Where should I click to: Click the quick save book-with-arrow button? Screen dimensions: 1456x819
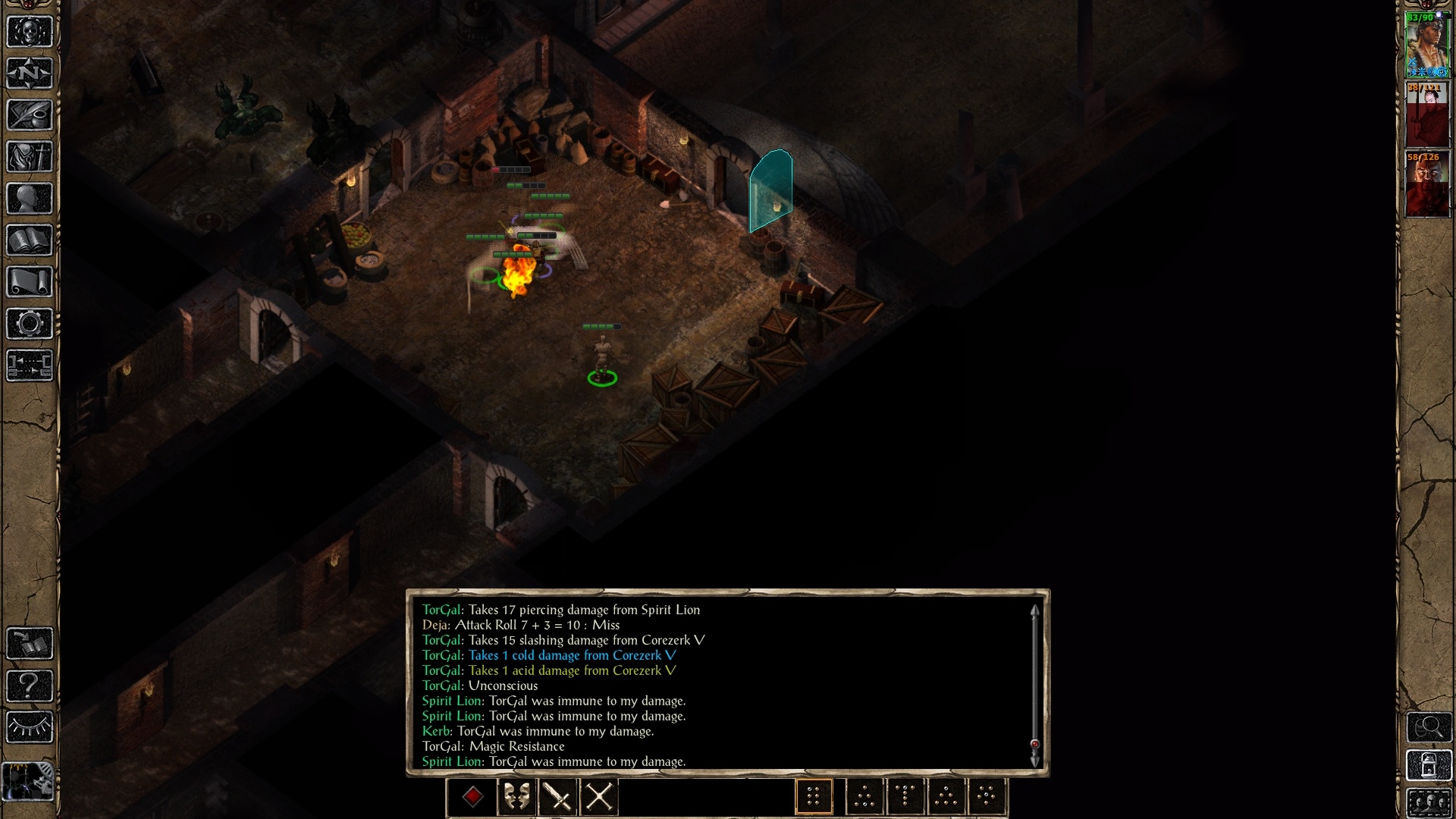coord(30,644)
